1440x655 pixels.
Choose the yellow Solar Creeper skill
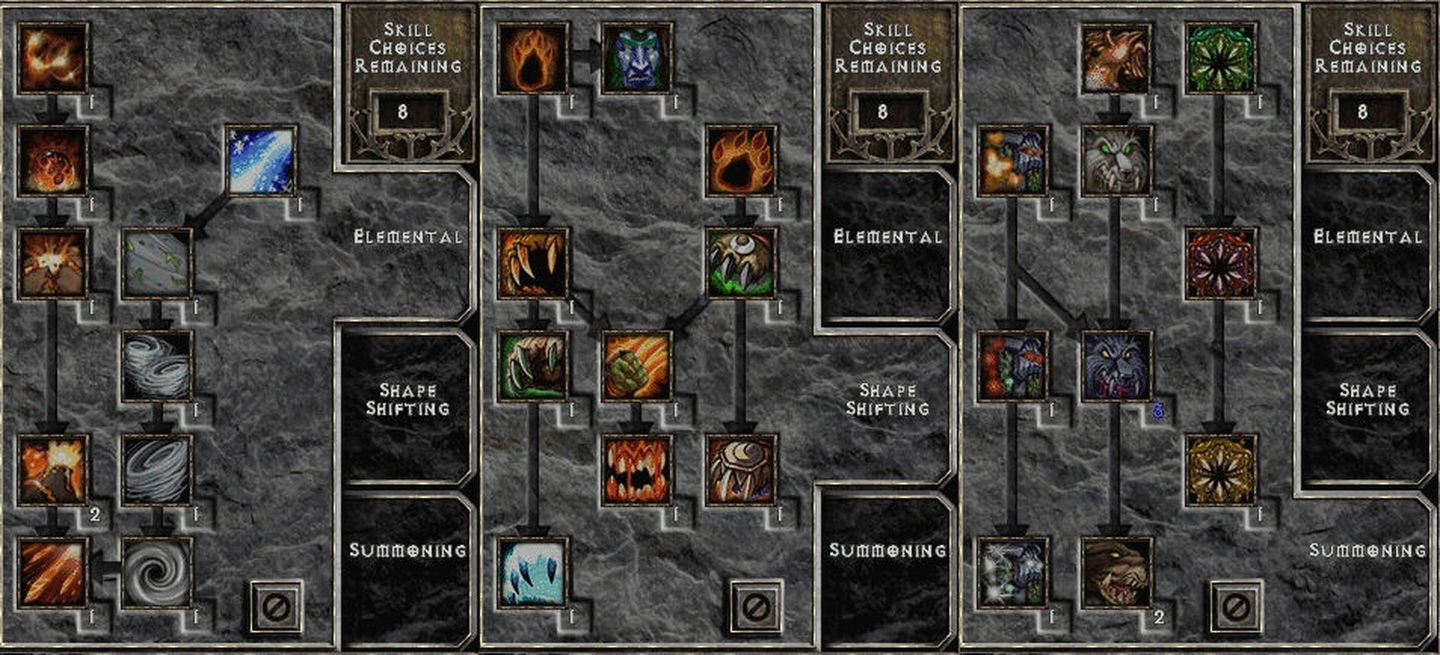pos(1220,469)
